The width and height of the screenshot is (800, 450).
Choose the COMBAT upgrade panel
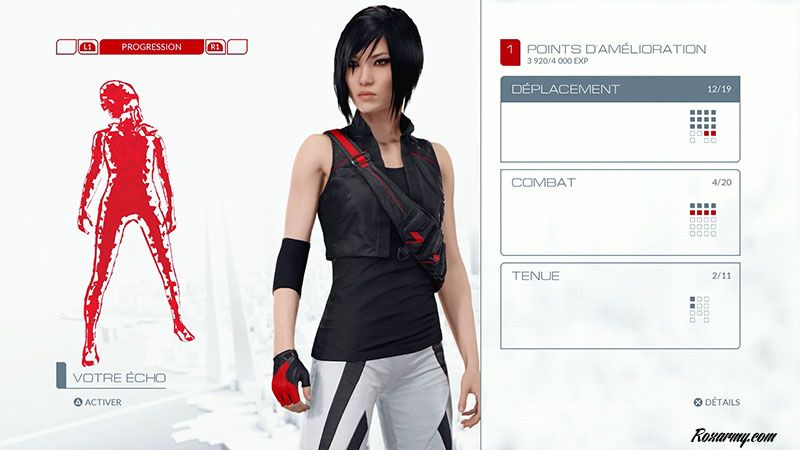(x=620, y=212)
